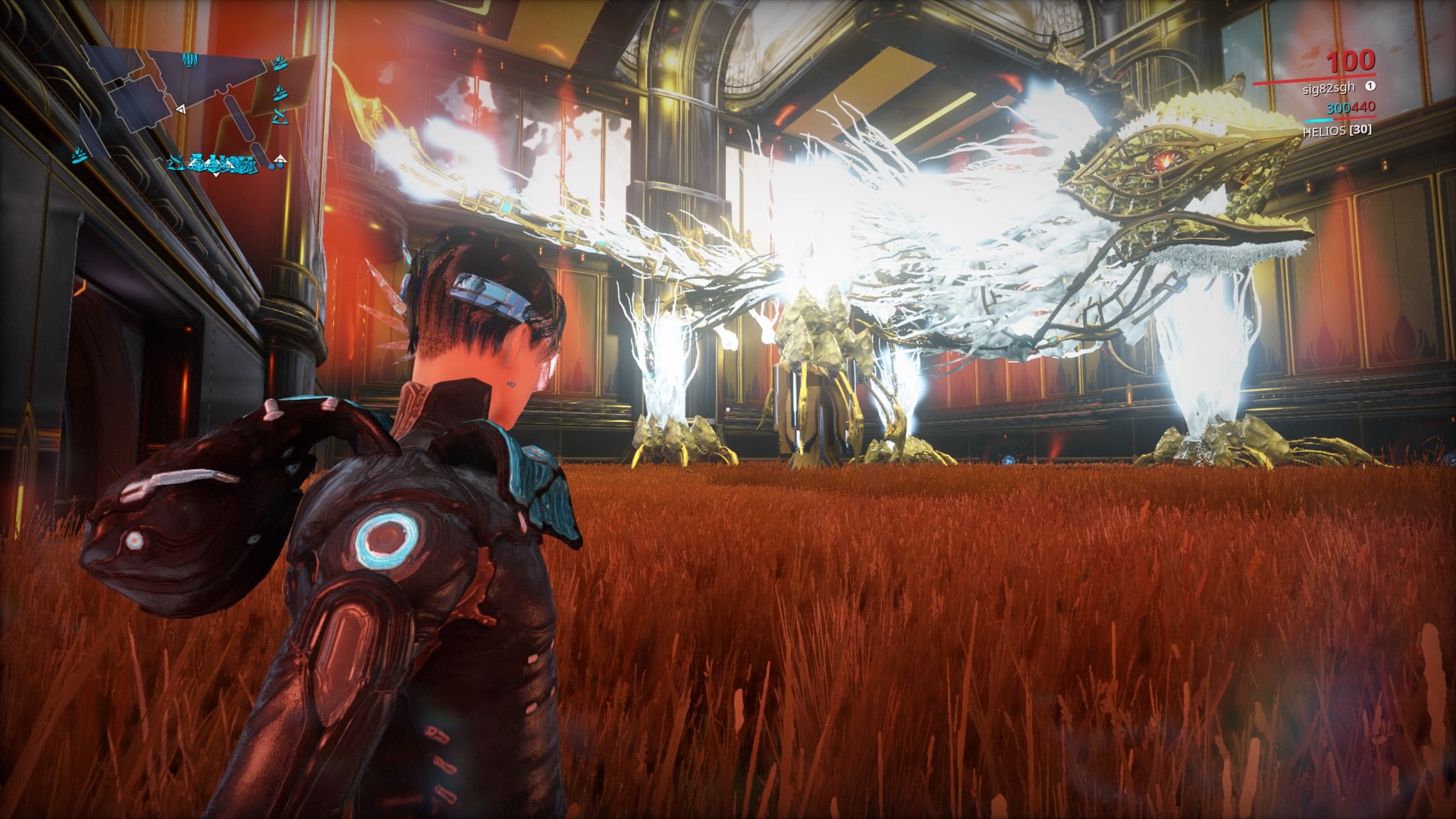Image resolution: width=1456 pixels, height=819 pixels.
Task: Click the player arrow marker on the minimap
Action: tap(180, 110)
